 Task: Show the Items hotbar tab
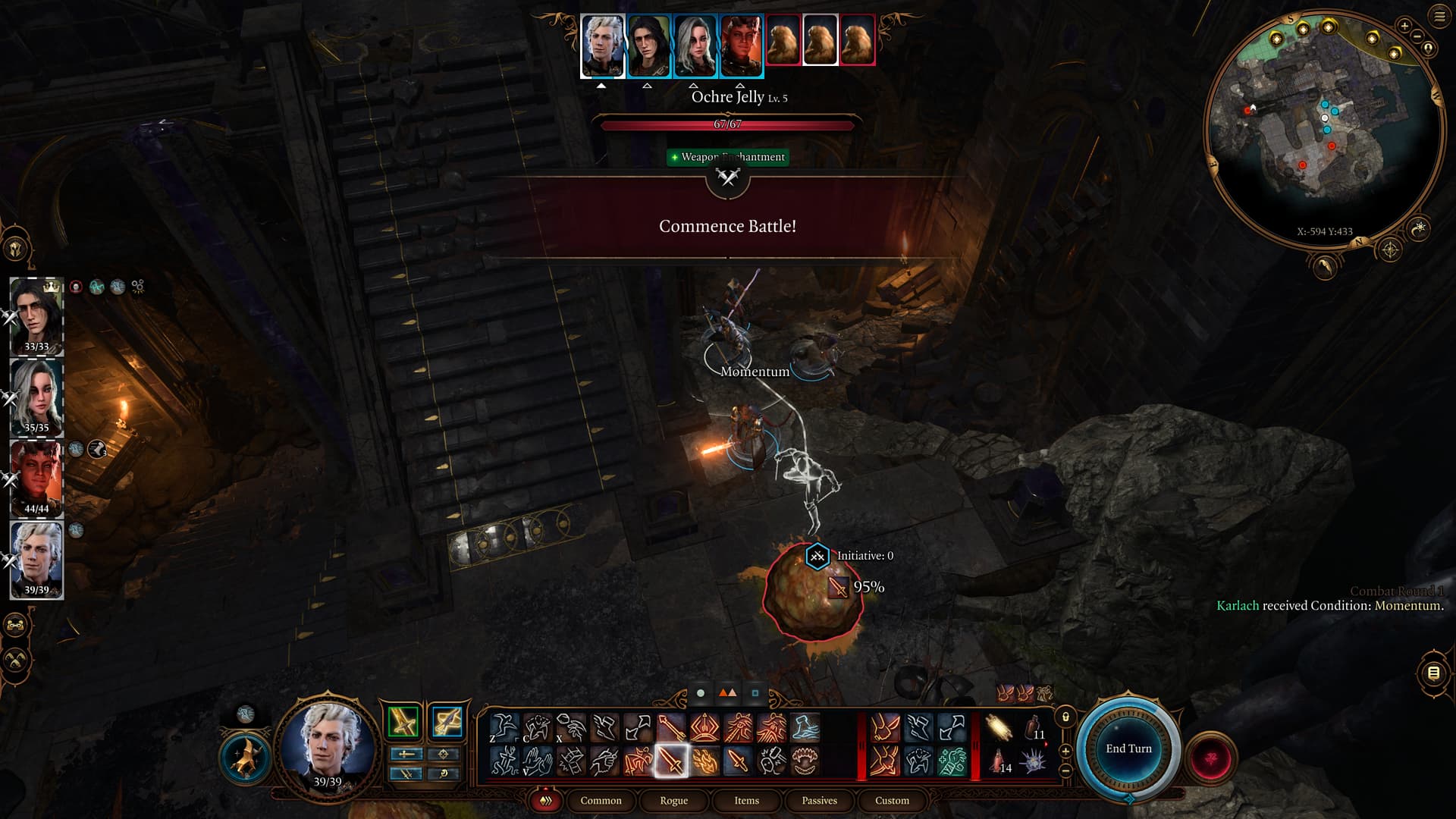(x=746, y=800)
